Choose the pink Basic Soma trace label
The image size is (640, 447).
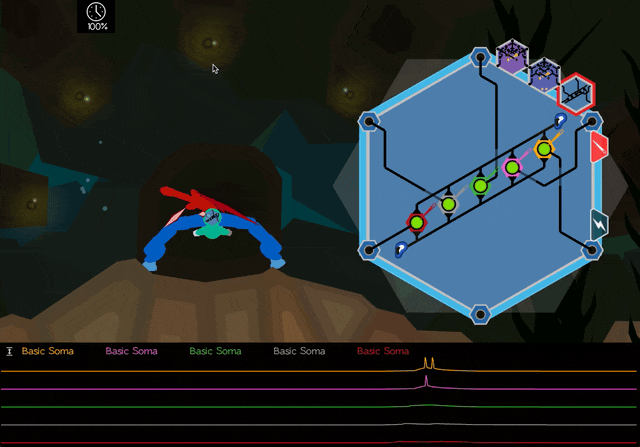click(x=131, y=351)
